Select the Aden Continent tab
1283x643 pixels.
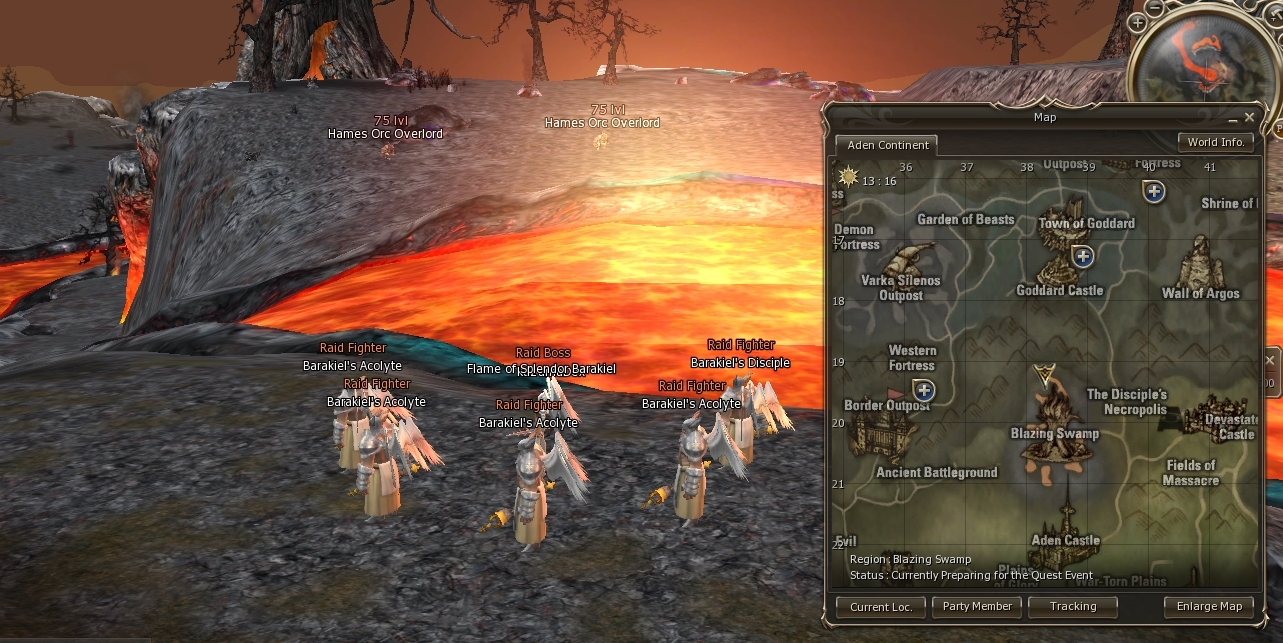point(887,145)
